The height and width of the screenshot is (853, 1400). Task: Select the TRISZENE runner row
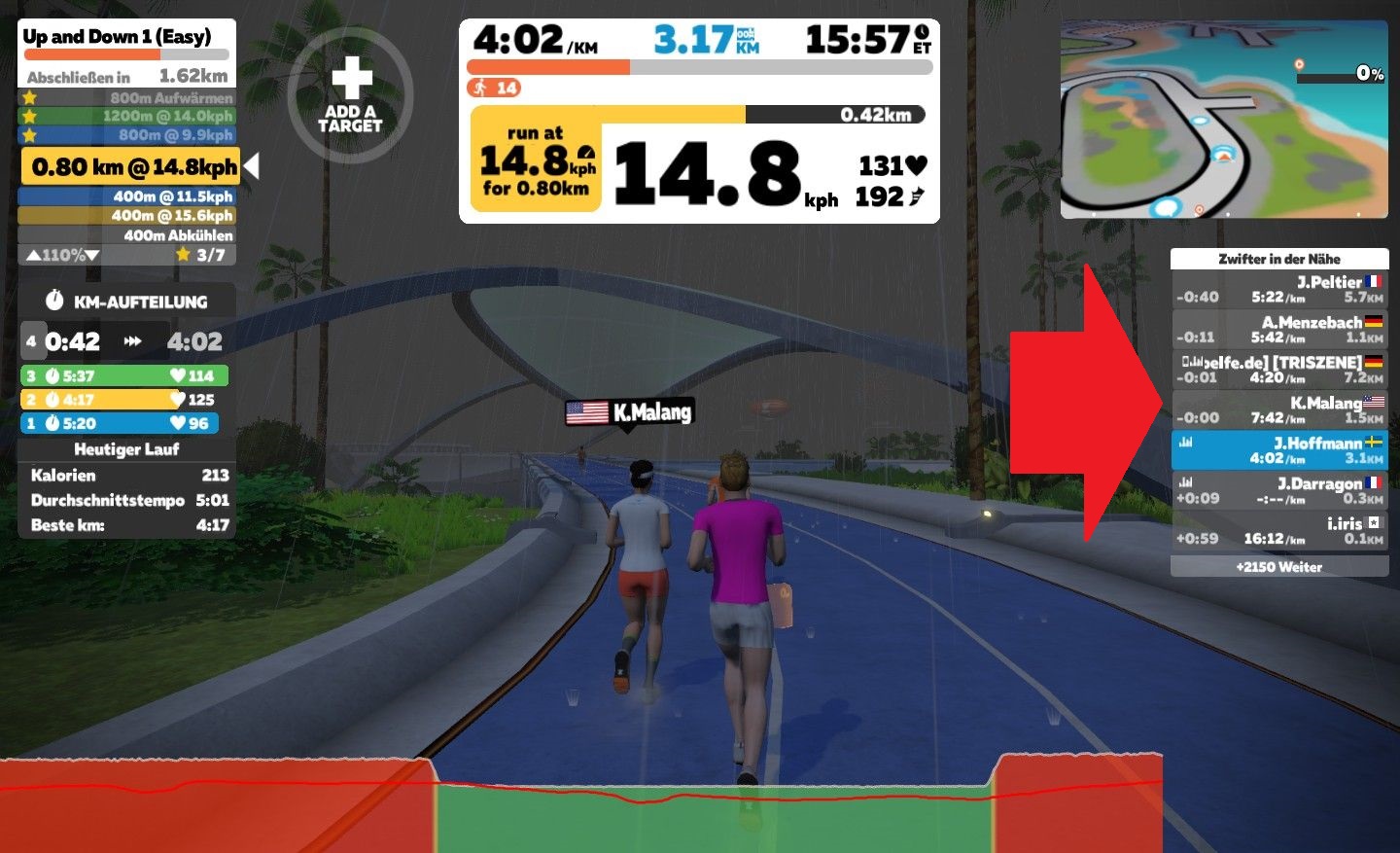point(1279,370)
